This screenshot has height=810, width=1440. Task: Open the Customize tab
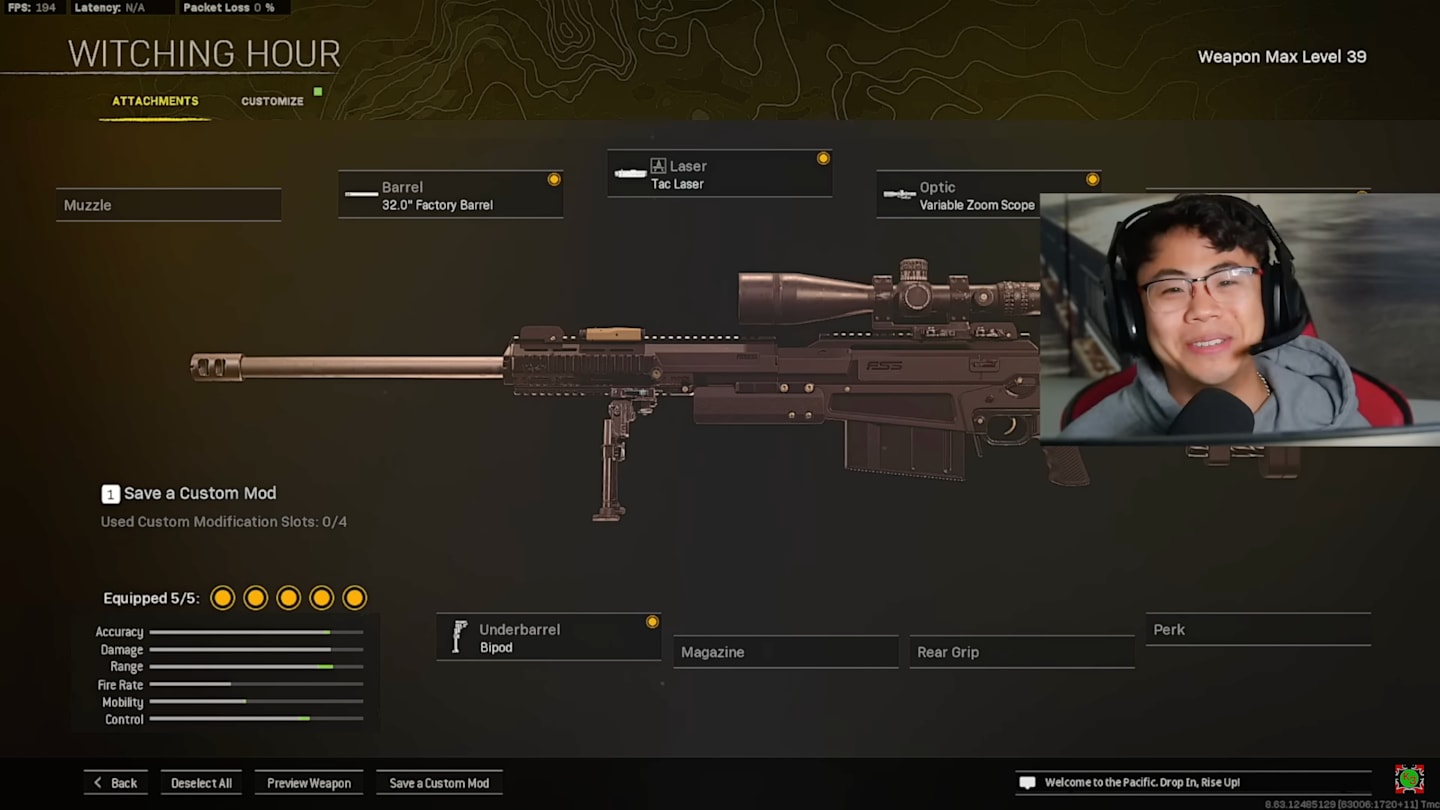click(272, 101)
